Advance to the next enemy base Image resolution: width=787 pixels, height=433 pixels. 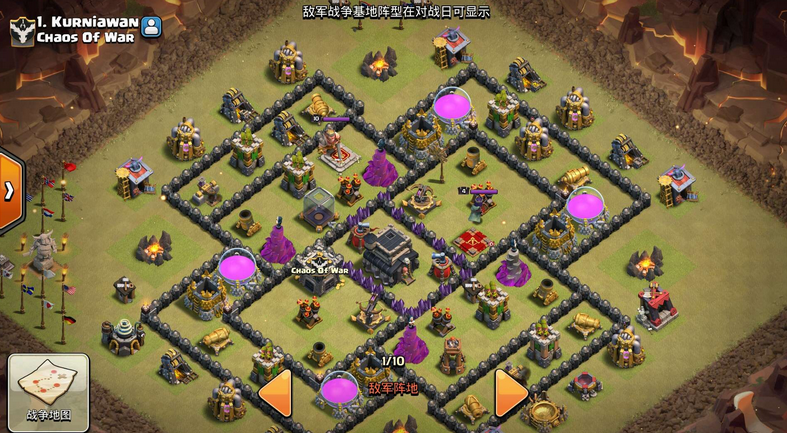510,392
